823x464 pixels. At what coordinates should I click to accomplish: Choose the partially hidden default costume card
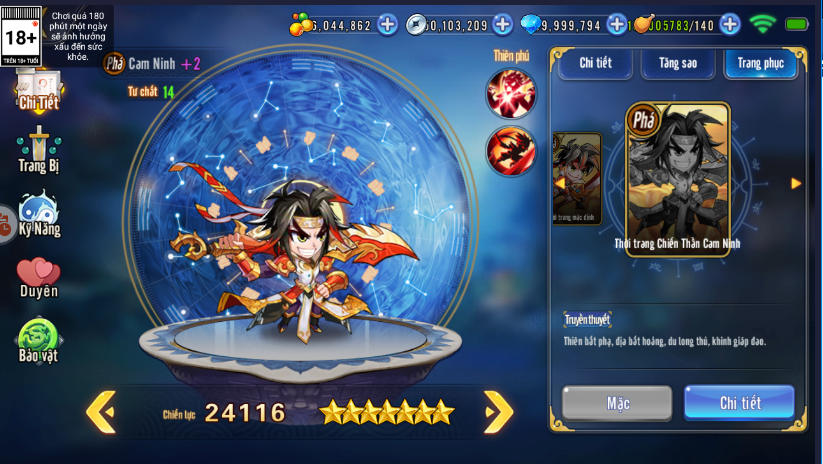[578, 178]
